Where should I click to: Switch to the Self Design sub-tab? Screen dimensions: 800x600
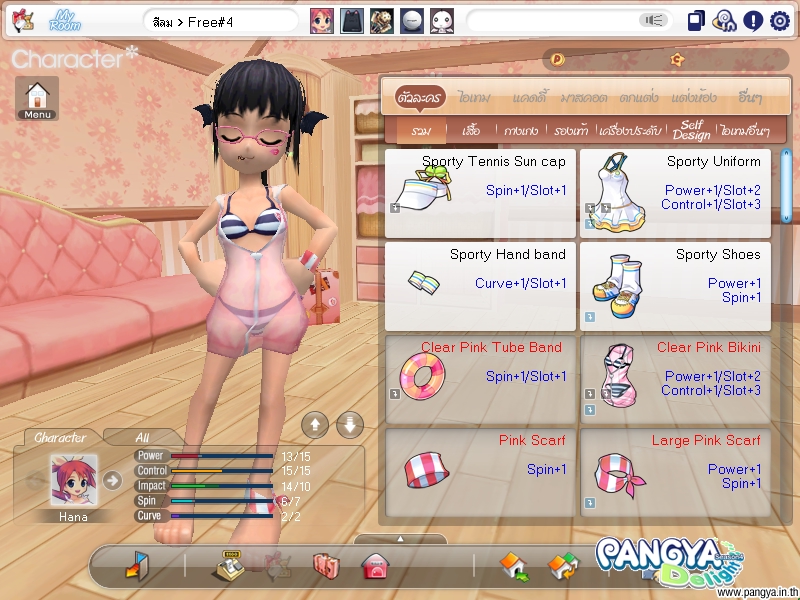pos(691,130)
